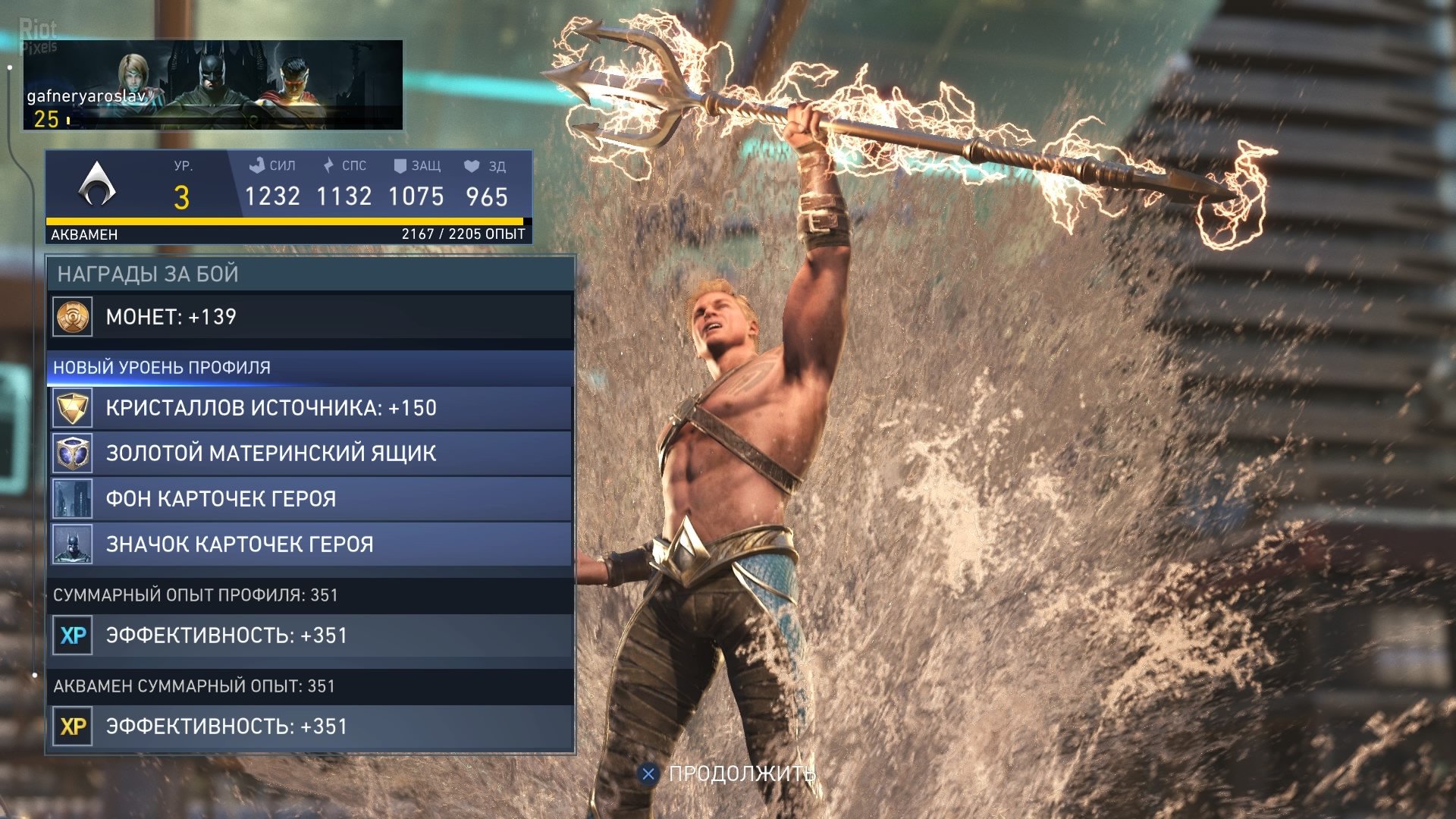Select the Source Crystals +150 reward row
Screen dimensions: 1456x819
tap(311, 408)
